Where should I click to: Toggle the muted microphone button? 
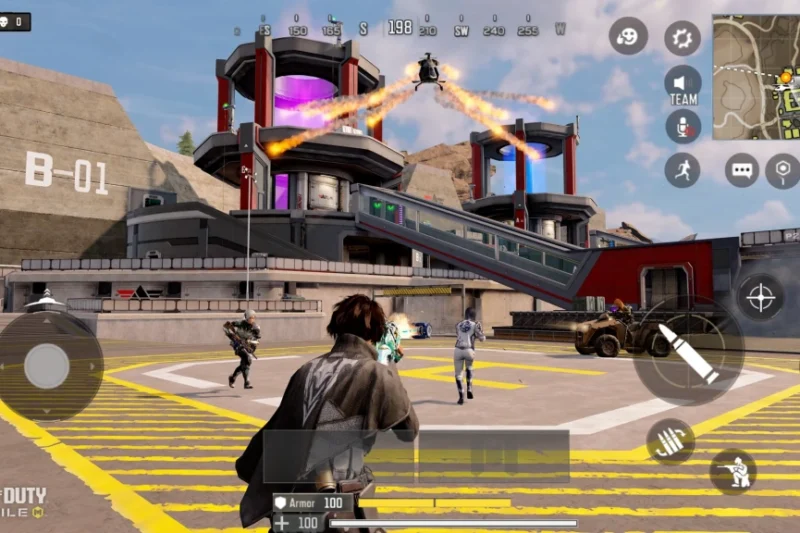tap(683, 126)
